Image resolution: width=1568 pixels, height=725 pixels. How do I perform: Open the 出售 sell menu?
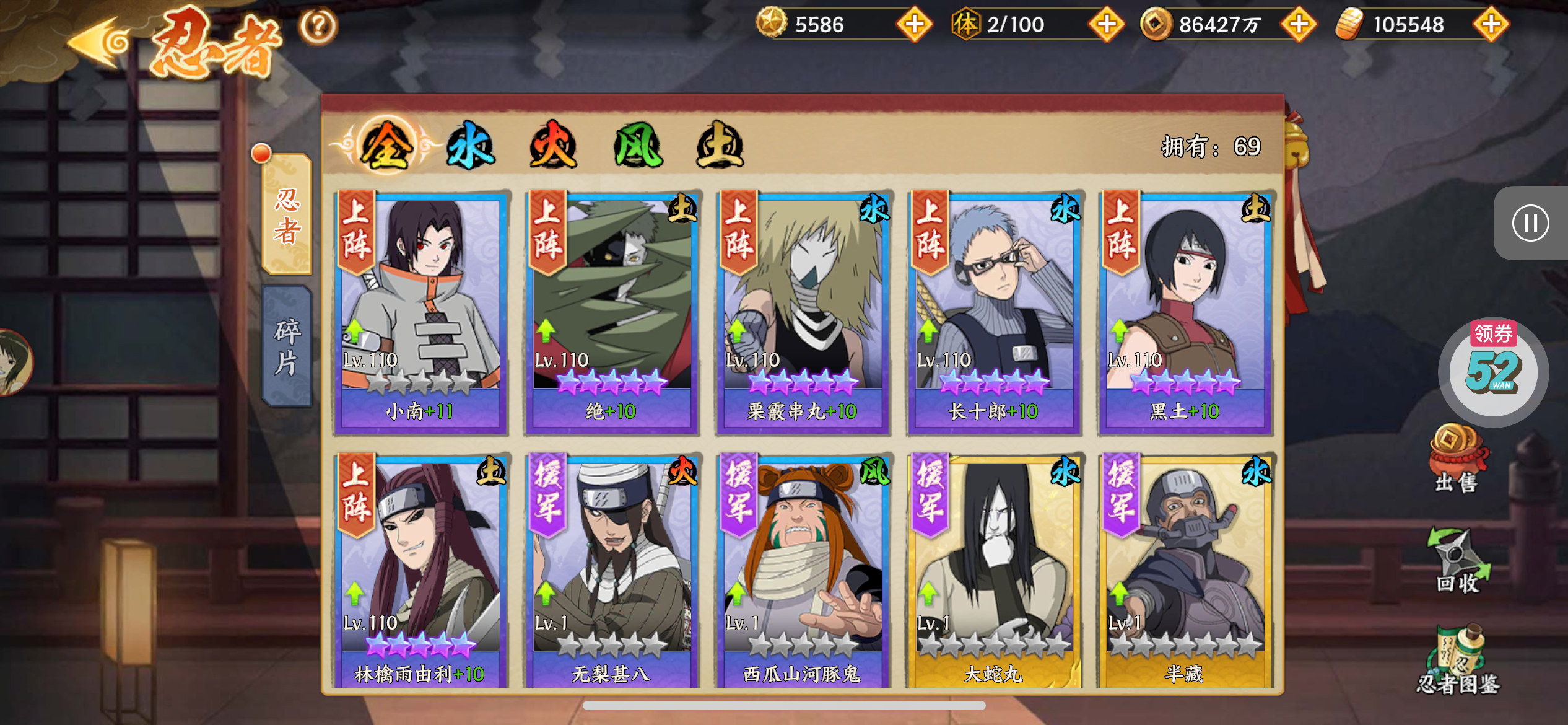pos(1457,459)
